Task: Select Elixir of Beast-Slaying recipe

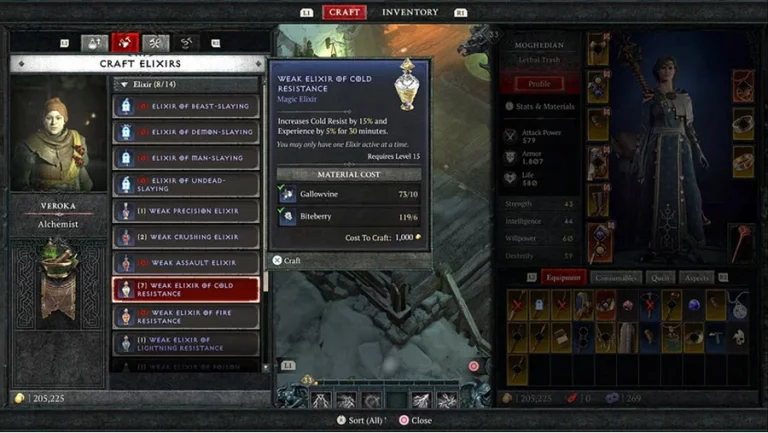Action: (x=186, y=106)
